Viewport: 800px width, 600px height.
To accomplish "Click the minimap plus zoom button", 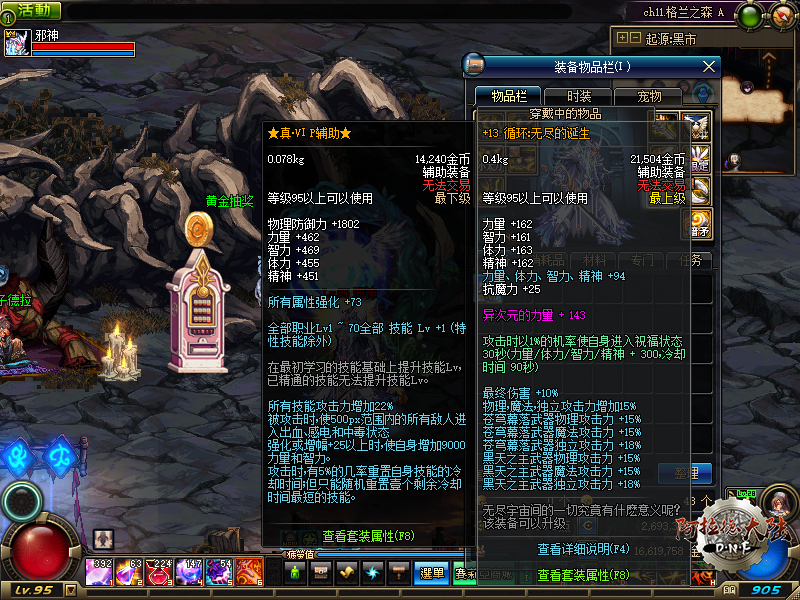I will tap(623, 38).
